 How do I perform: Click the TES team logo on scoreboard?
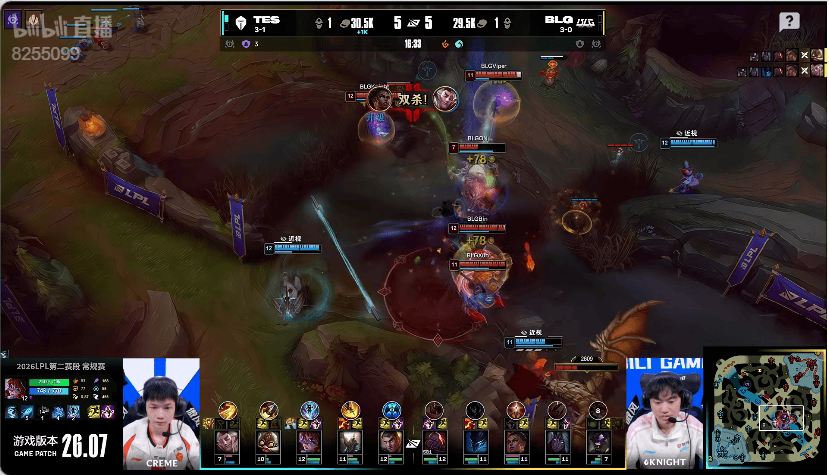240,22
